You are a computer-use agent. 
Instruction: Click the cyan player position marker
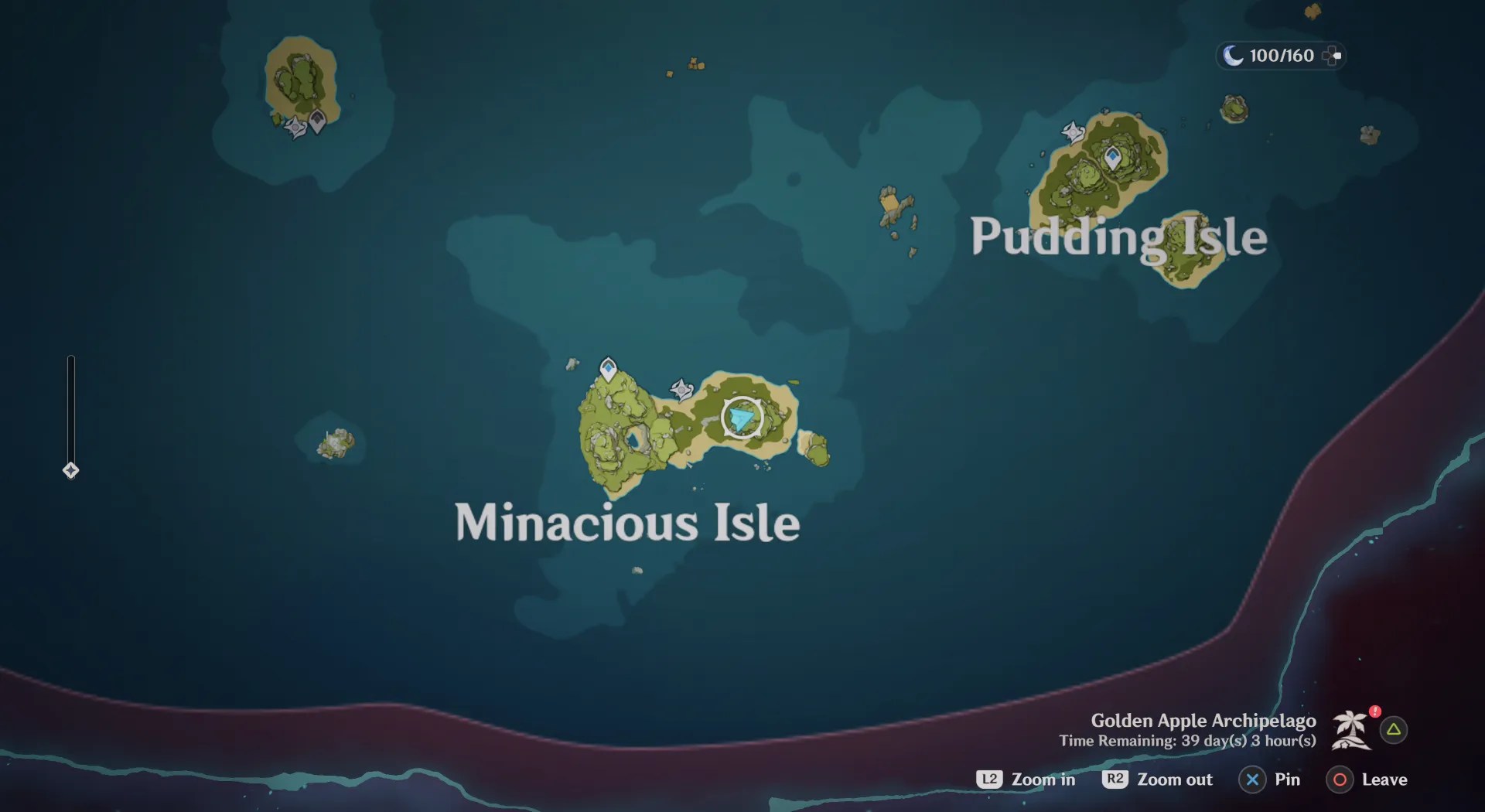pyautogui.click(x=741, y=418)
